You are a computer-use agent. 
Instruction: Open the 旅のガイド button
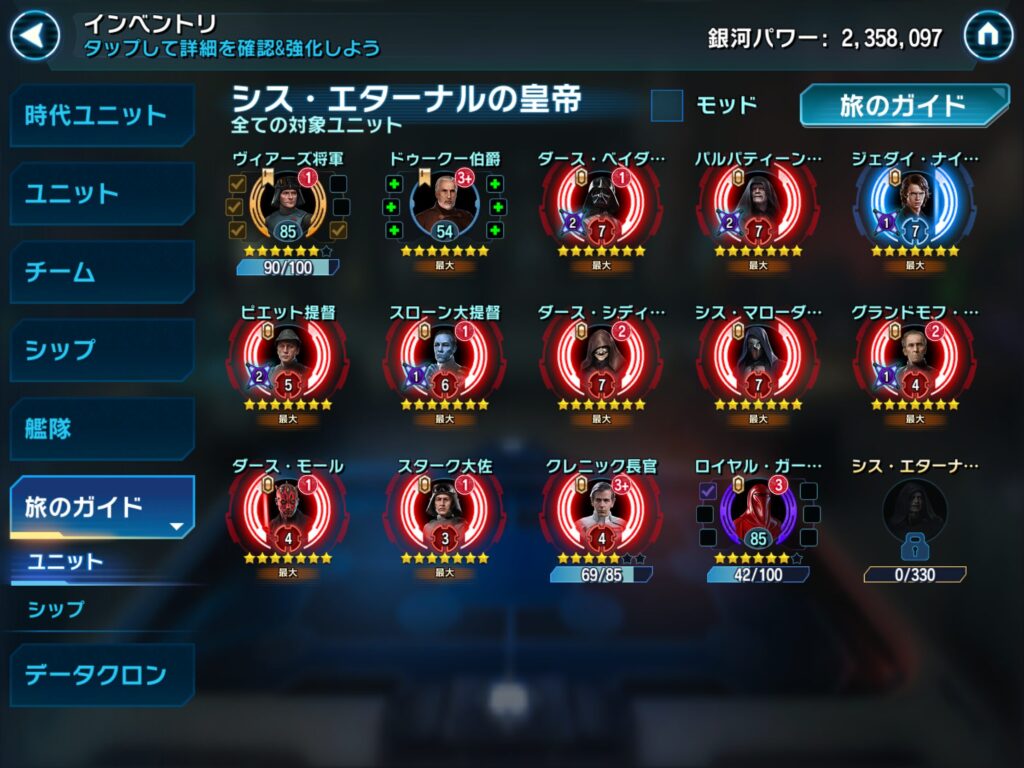903,105
